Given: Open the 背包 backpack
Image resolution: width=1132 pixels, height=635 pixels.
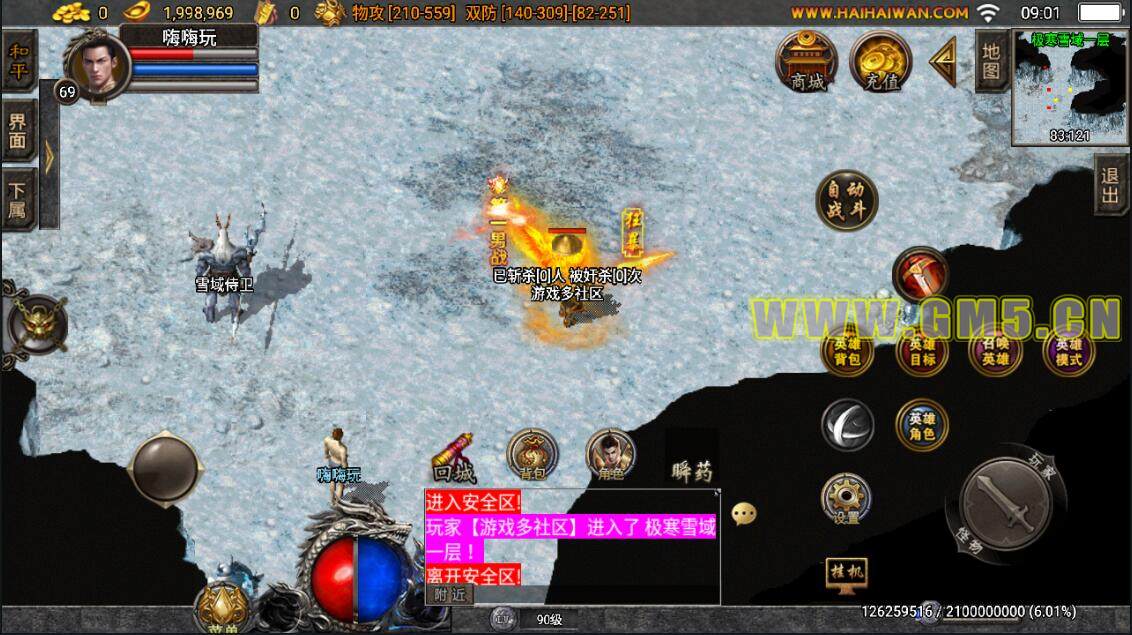Looking at the screenshot, I should [531, 455].
